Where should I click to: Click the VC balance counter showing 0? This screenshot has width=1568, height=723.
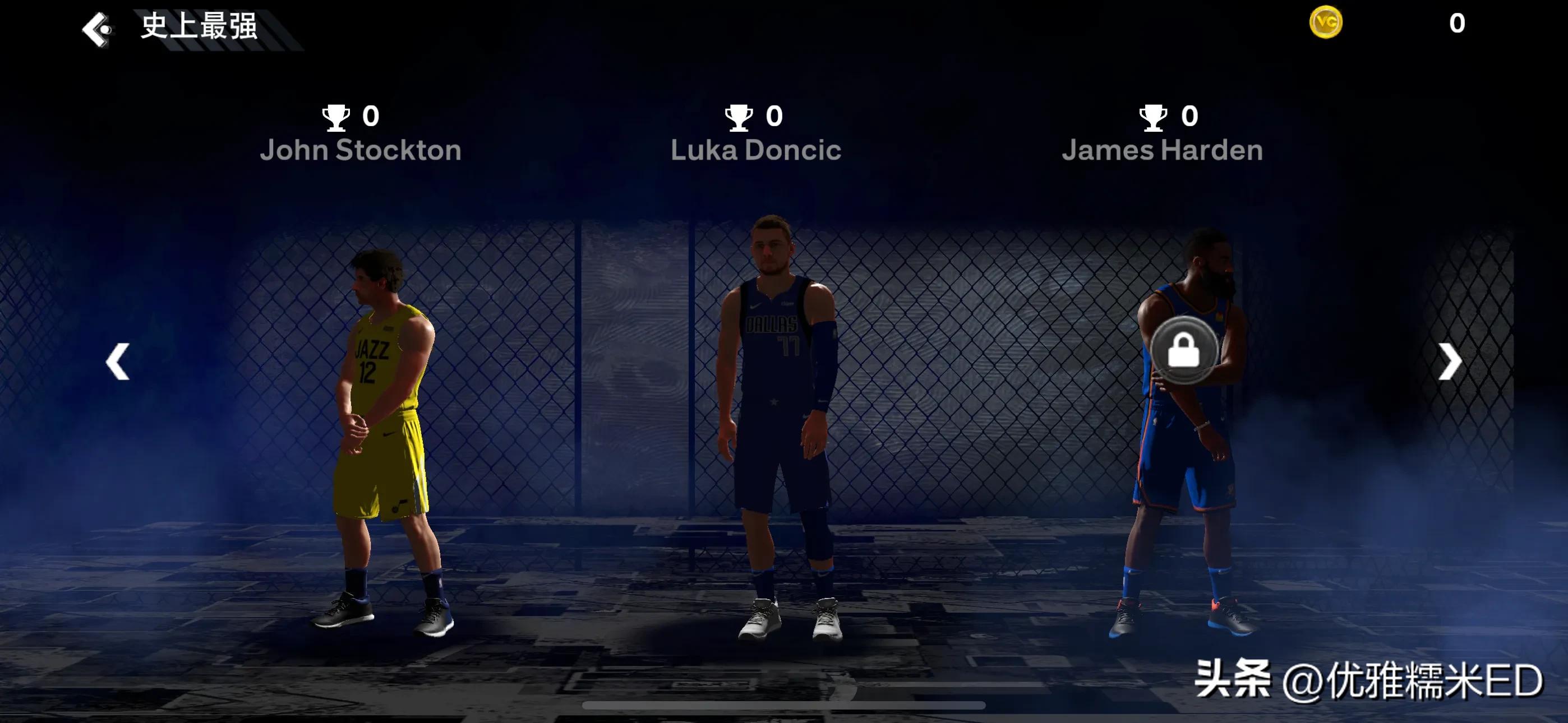[1456, 22]
